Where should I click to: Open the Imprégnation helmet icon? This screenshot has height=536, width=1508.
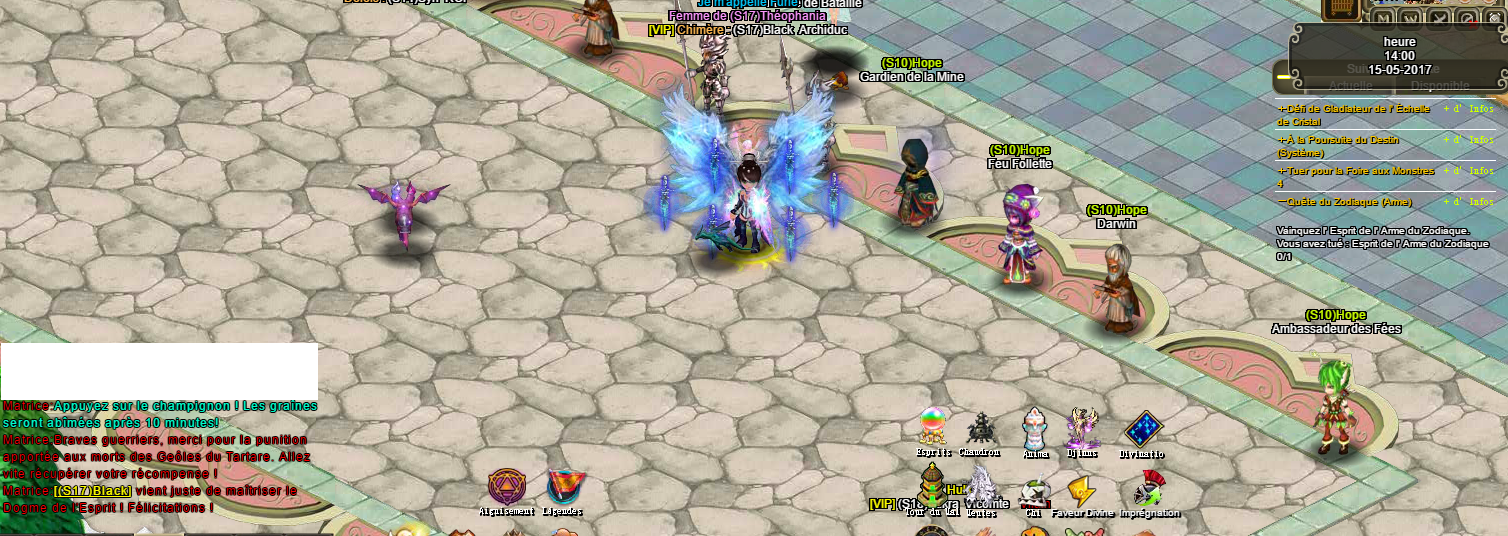click(1148, 490)
